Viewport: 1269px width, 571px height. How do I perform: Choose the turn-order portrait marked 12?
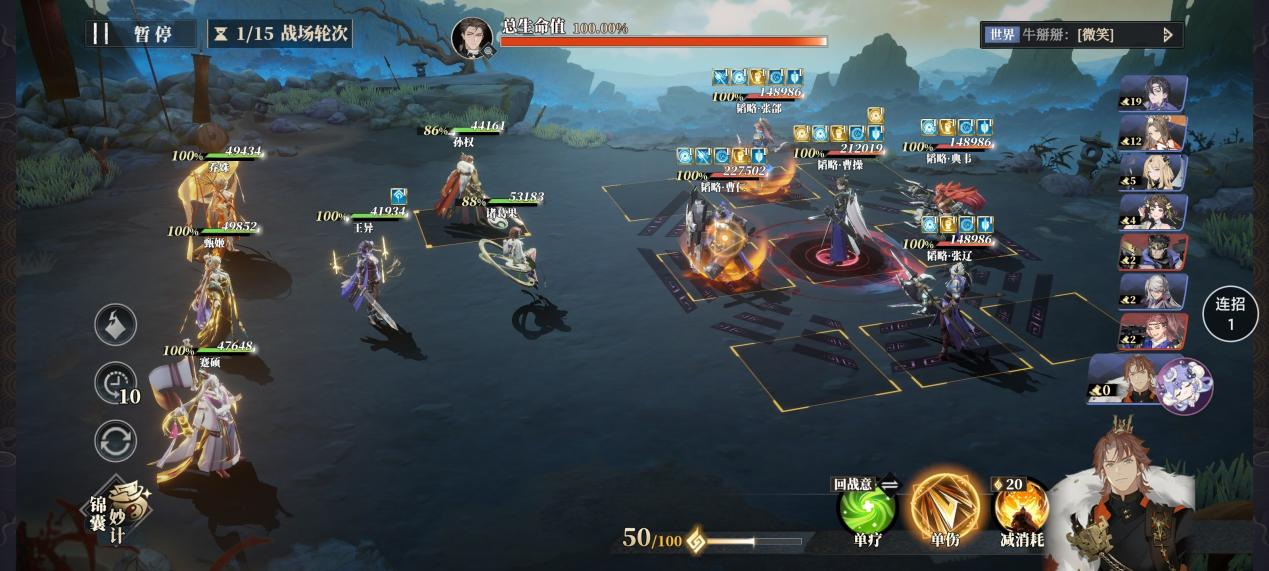coord(1154,133)
